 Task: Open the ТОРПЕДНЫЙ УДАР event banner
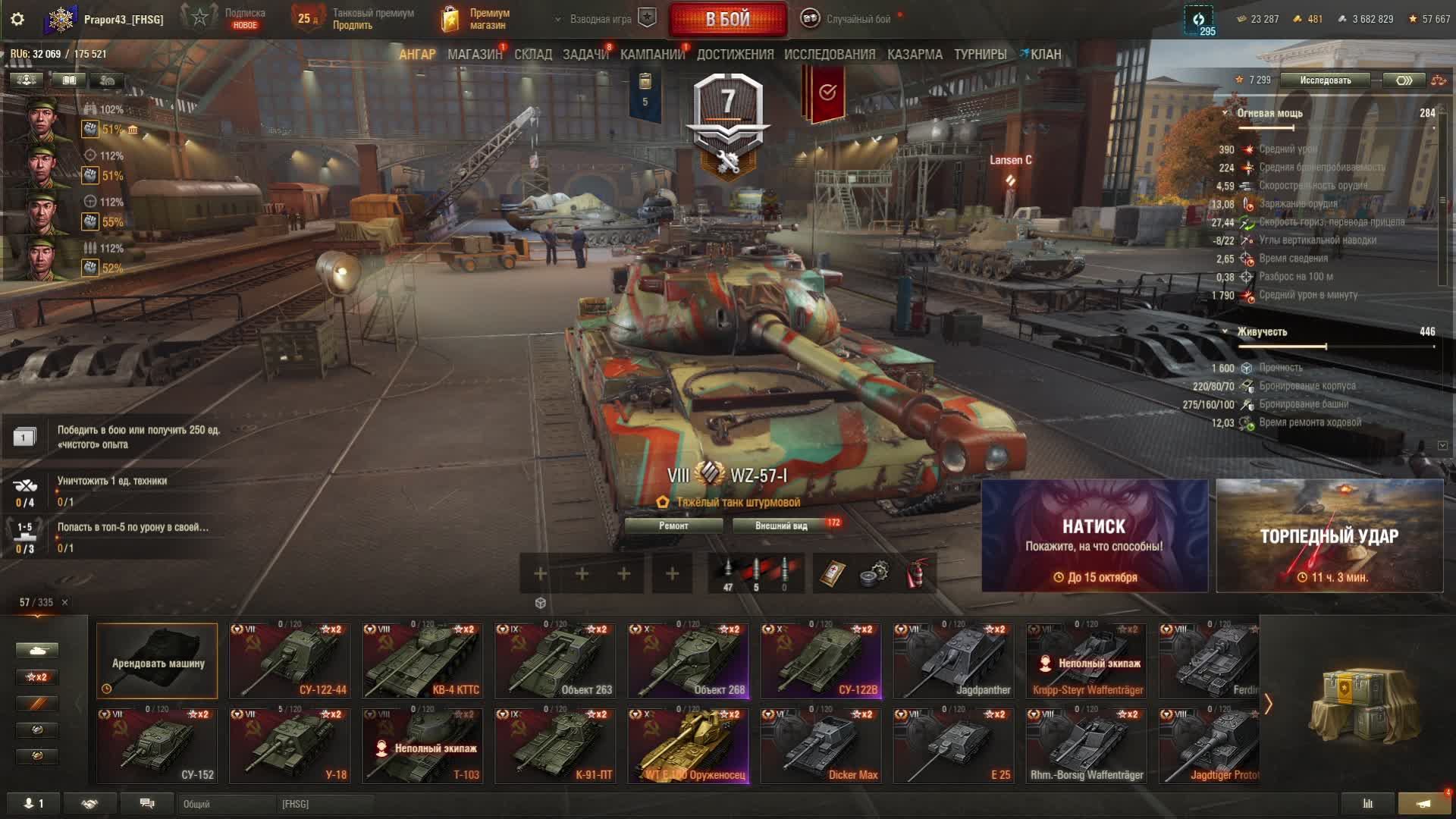click(x=1329, y=535)
